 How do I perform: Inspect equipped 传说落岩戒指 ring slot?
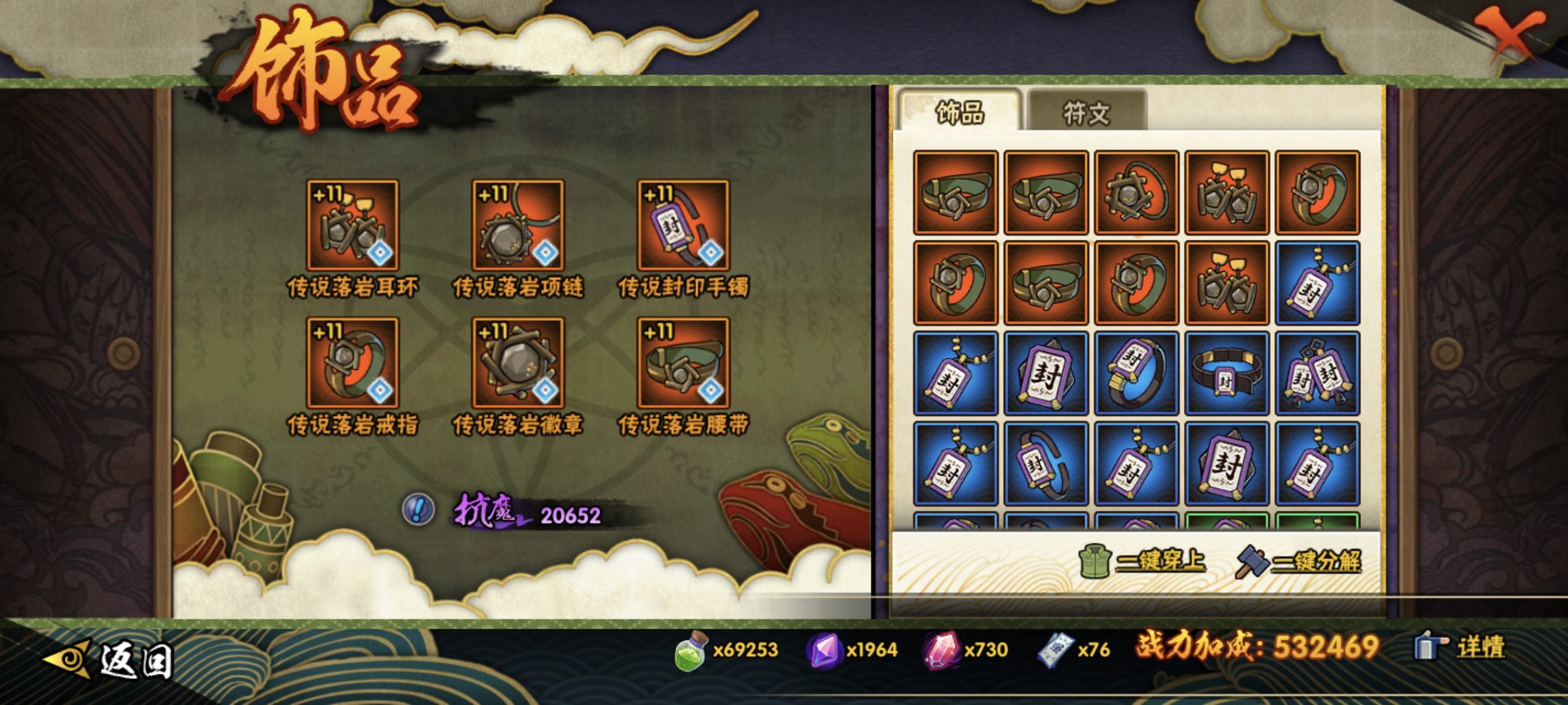coord(353,363)
